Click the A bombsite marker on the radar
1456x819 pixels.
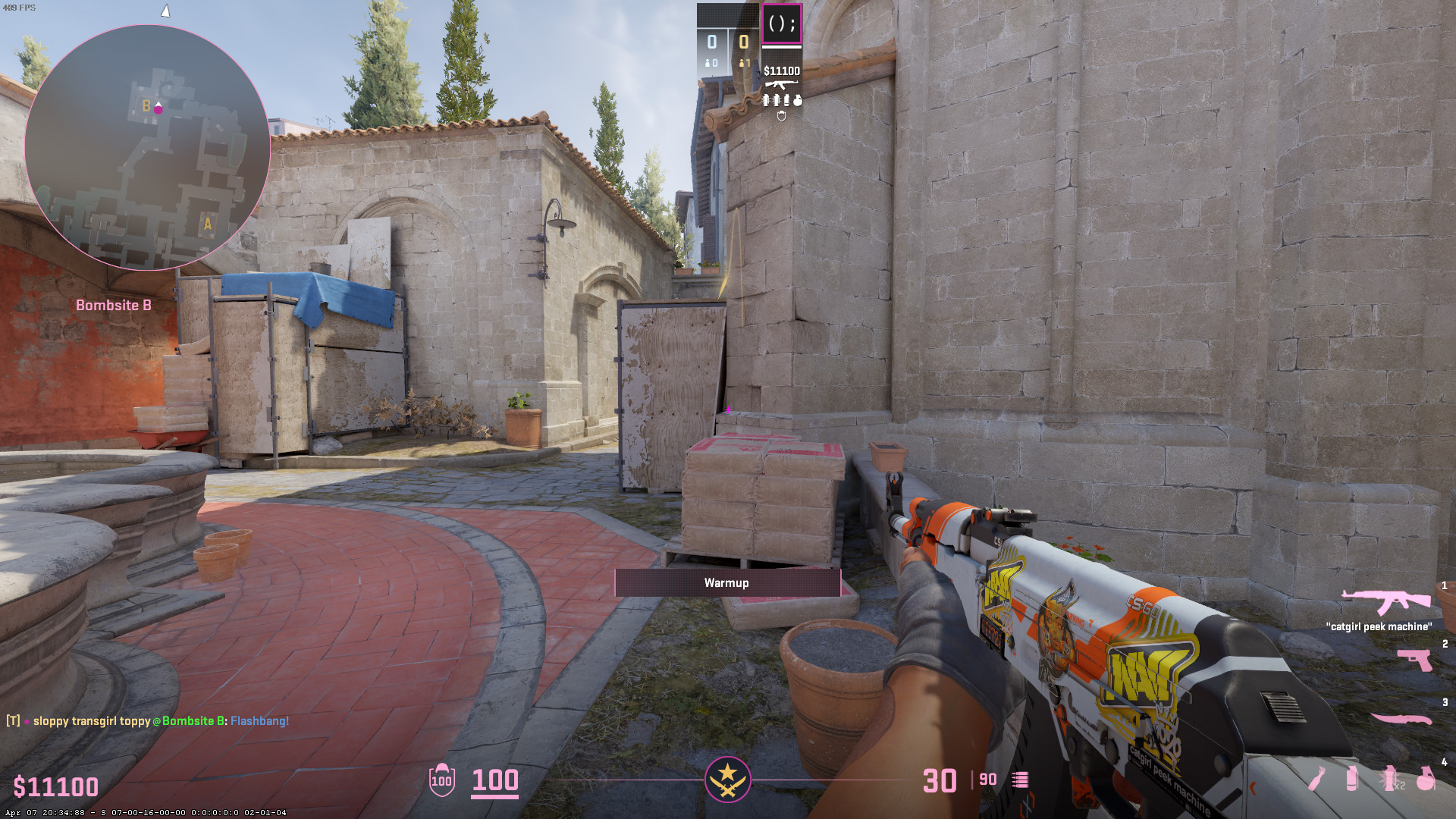(x=207, y=224)
